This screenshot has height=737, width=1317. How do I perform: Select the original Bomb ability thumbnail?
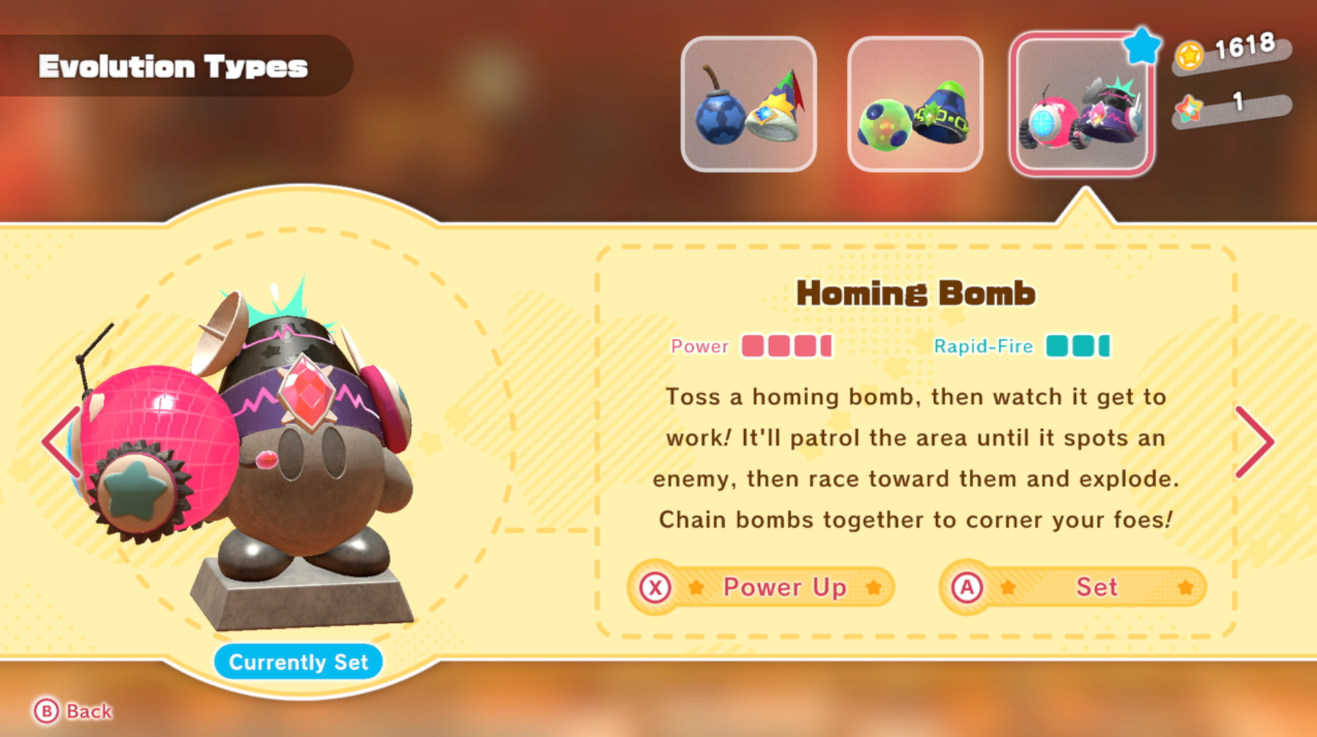(748, 103)
